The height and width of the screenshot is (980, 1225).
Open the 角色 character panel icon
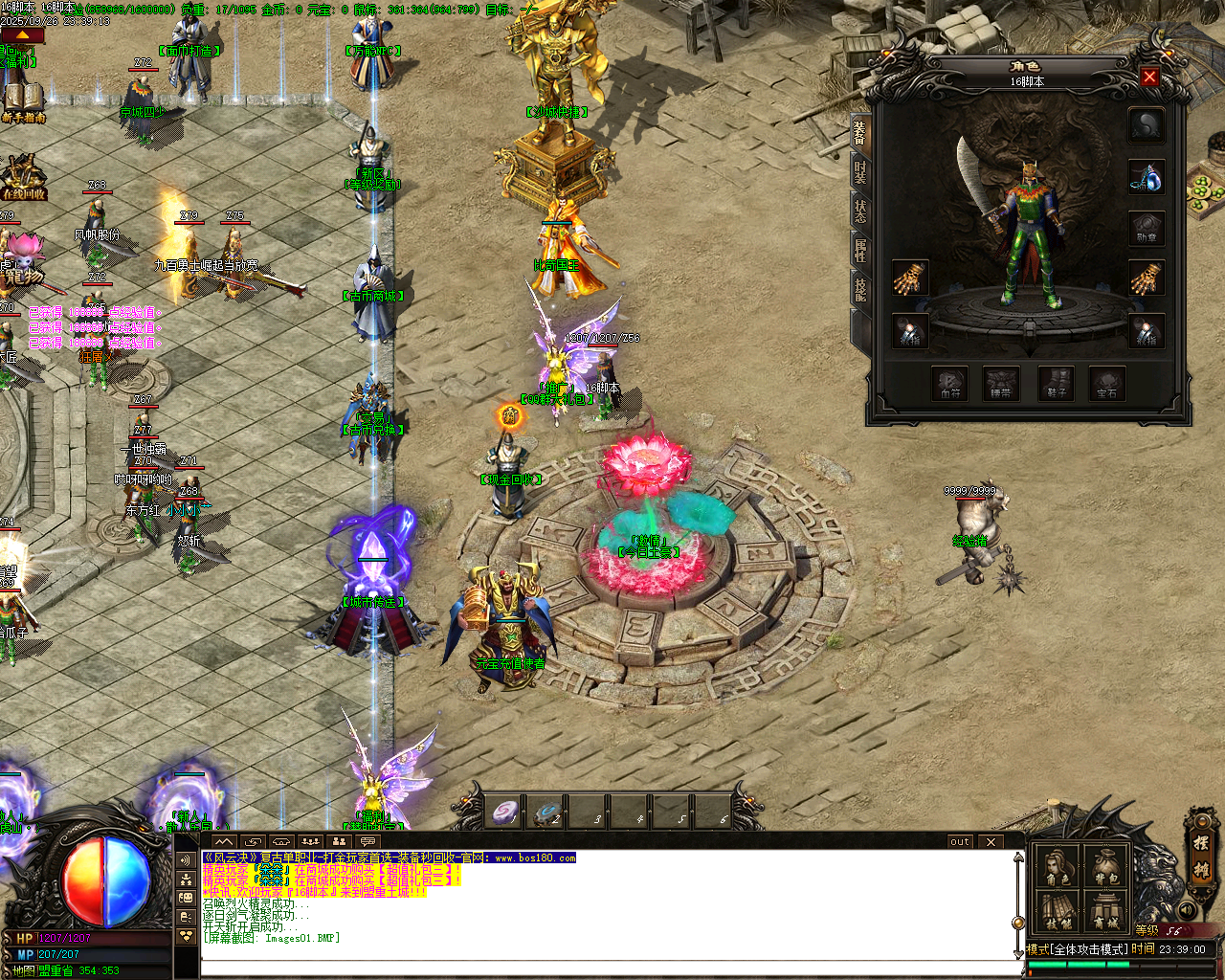1057,865
